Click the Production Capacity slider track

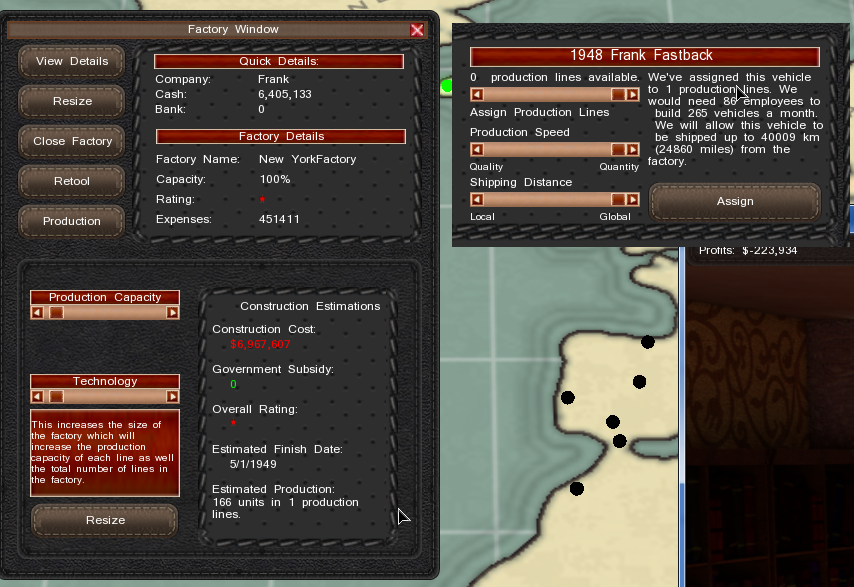point(105,312)
